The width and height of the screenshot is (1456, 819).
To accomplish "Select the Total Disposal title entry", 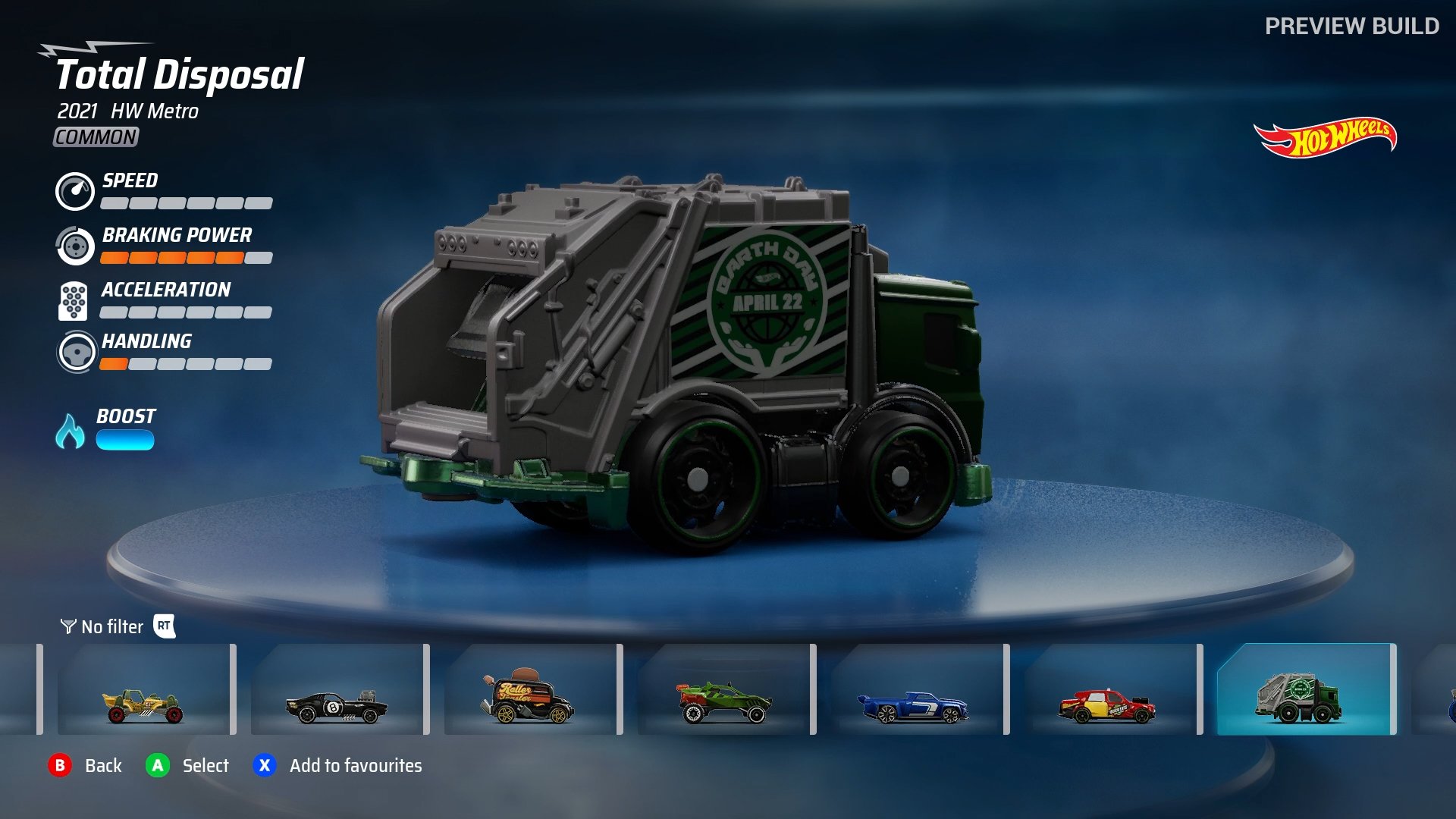I will (179, 75).
